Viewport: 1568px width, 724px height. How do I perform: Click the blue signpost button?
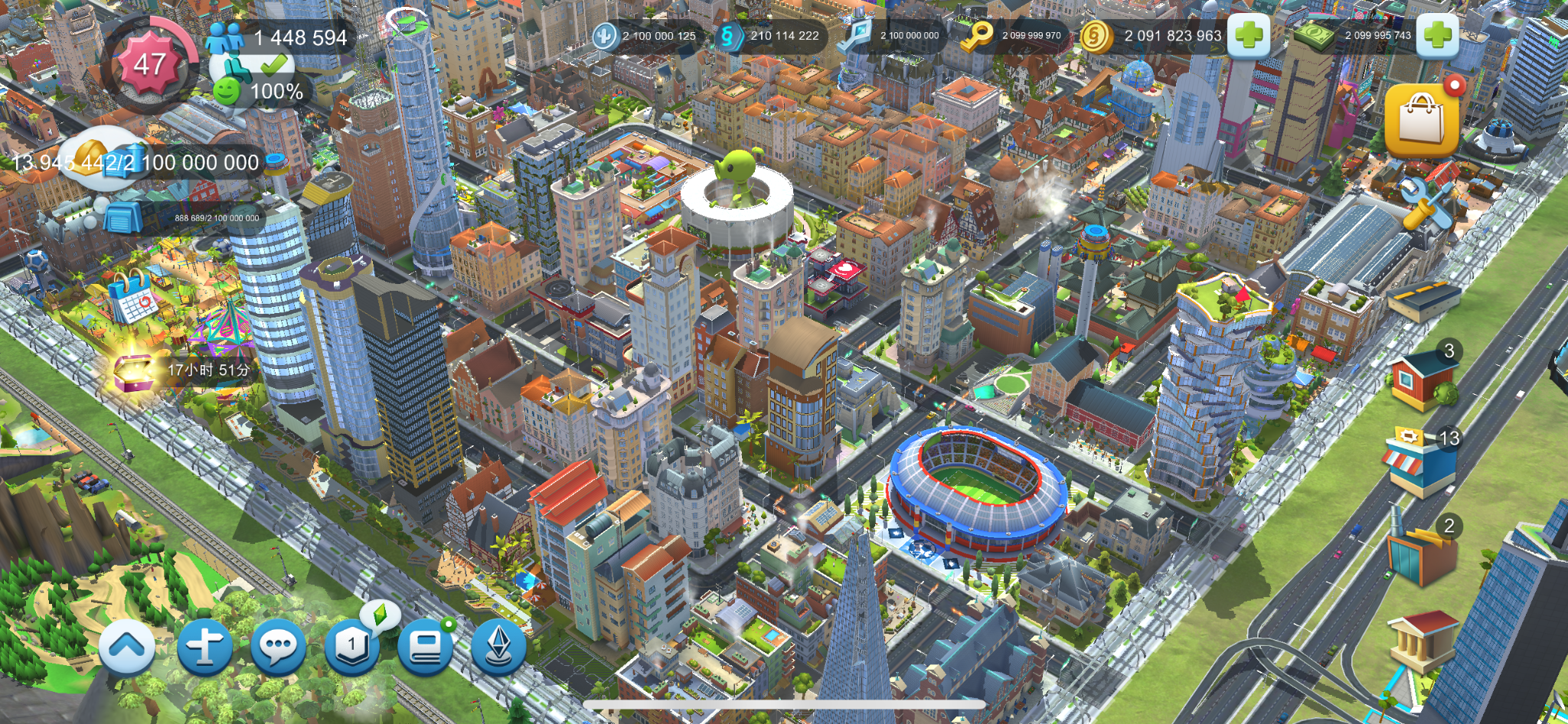(x=204, y=647)
